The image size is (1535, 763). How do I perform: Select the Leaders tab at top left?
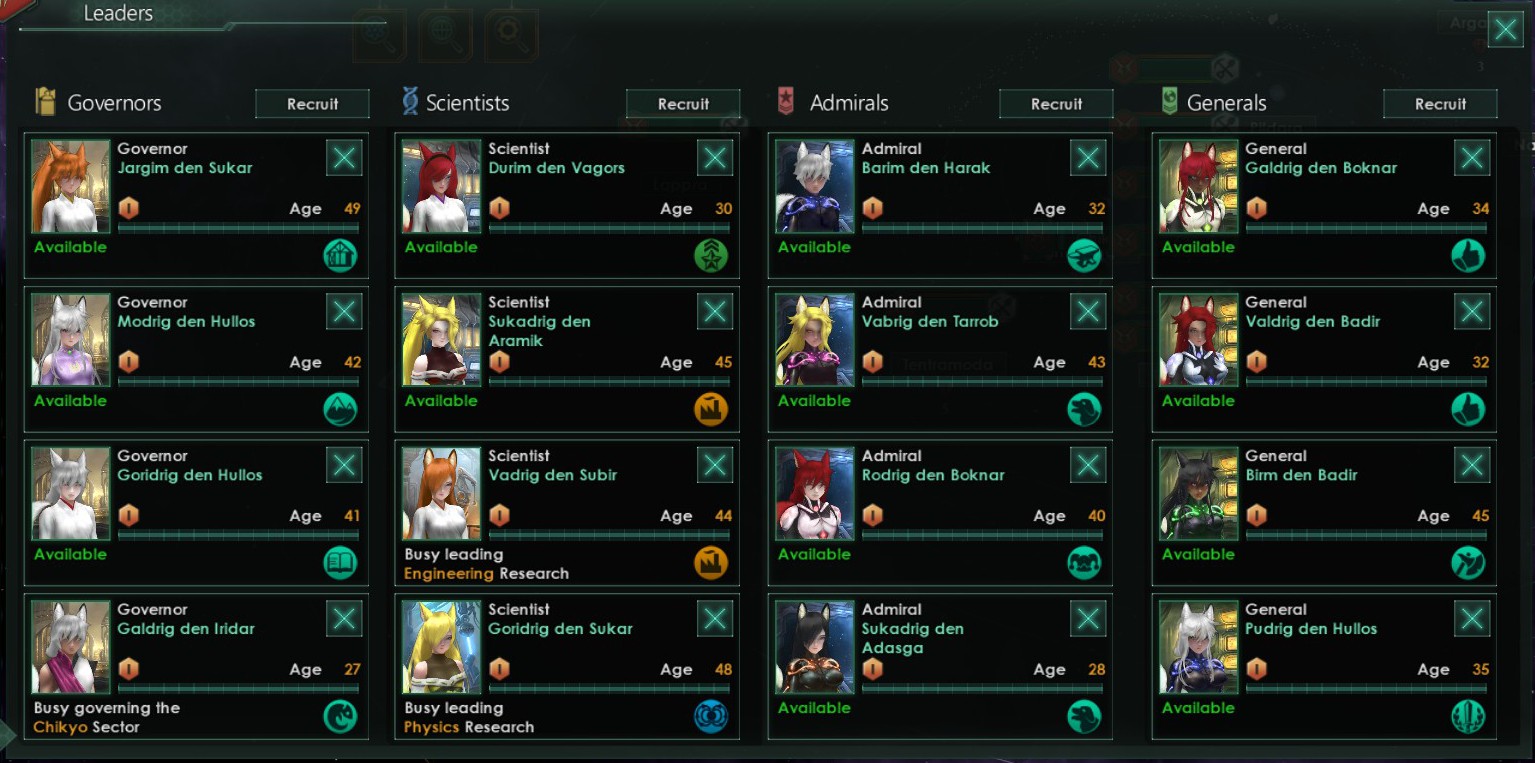click(119, 13)
